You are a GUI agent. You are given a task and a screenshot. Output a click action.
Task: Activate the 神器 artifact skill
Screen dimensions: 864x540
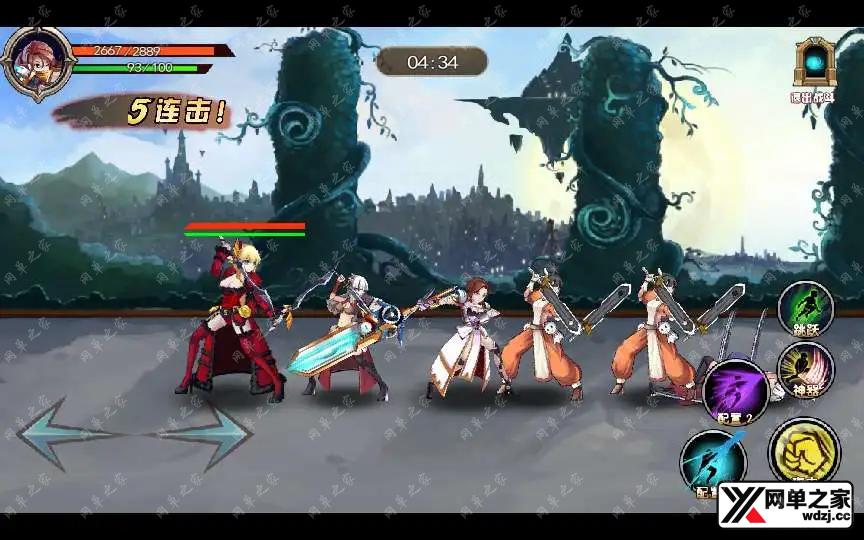point(805,367)
